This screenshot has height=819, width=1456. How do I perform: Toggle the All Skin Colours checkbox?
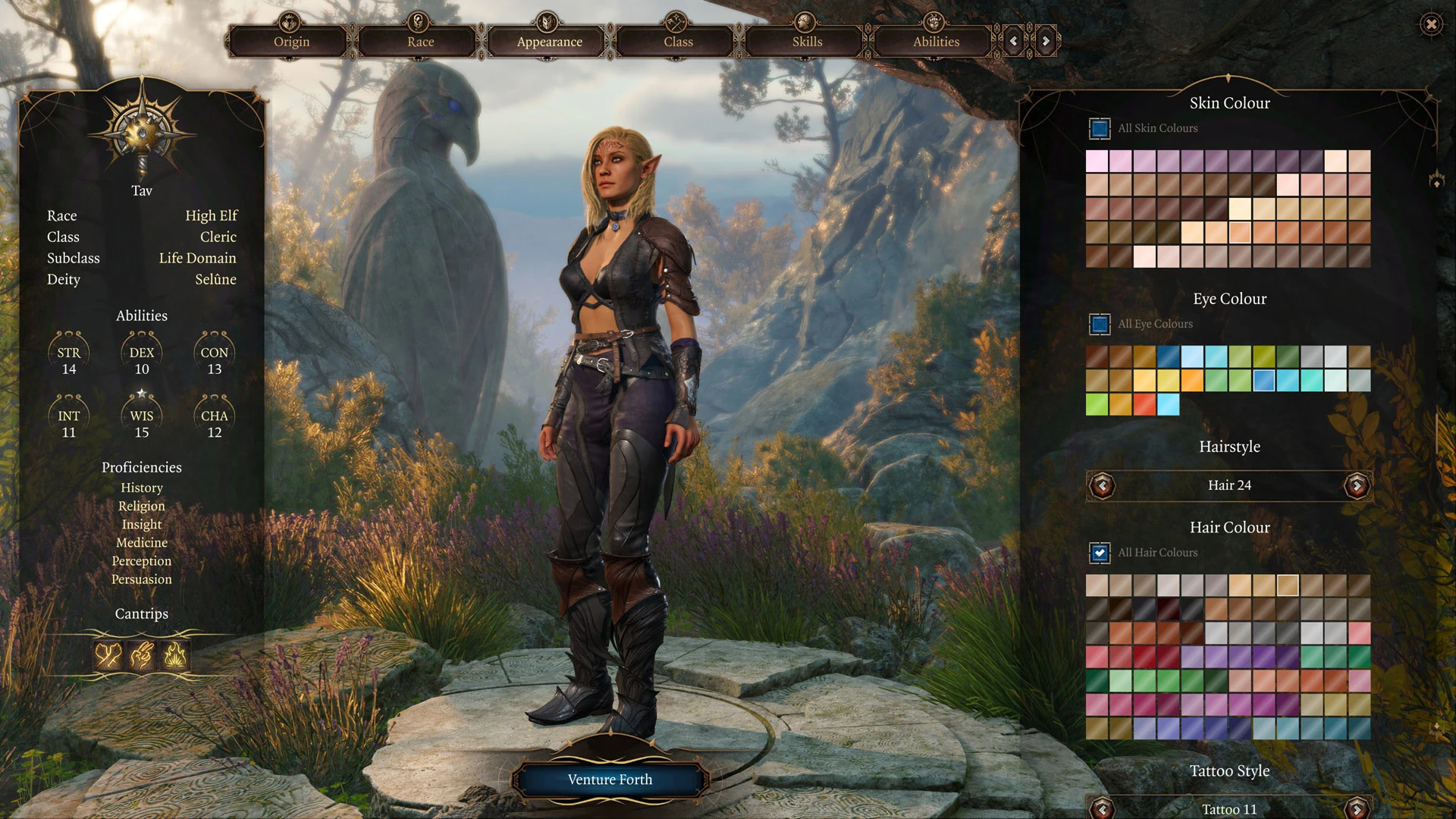[1100, 128]
